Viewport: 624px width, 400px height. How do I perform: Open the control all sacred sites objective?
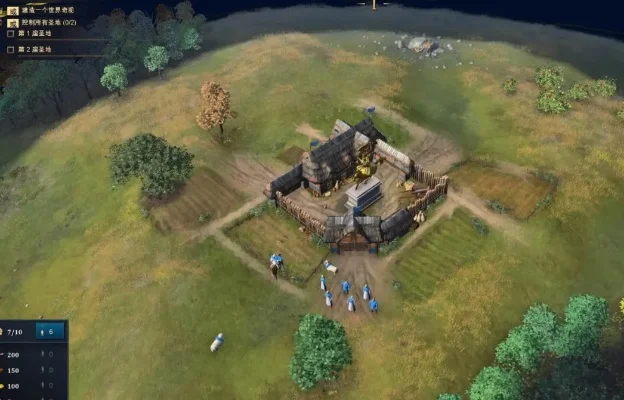47,22
